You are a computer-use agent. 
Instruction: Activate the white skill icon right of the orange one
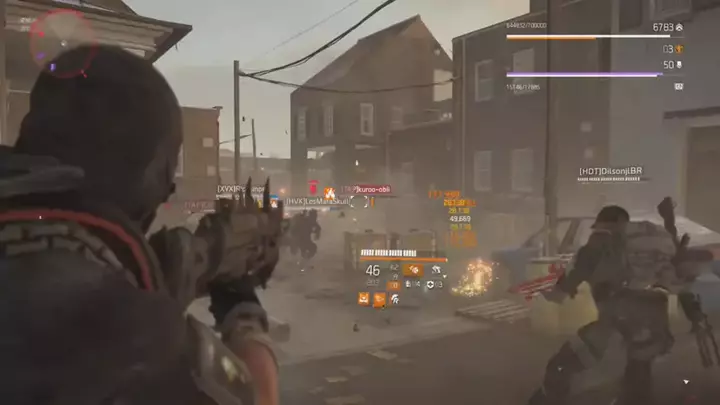coord(437,270)
